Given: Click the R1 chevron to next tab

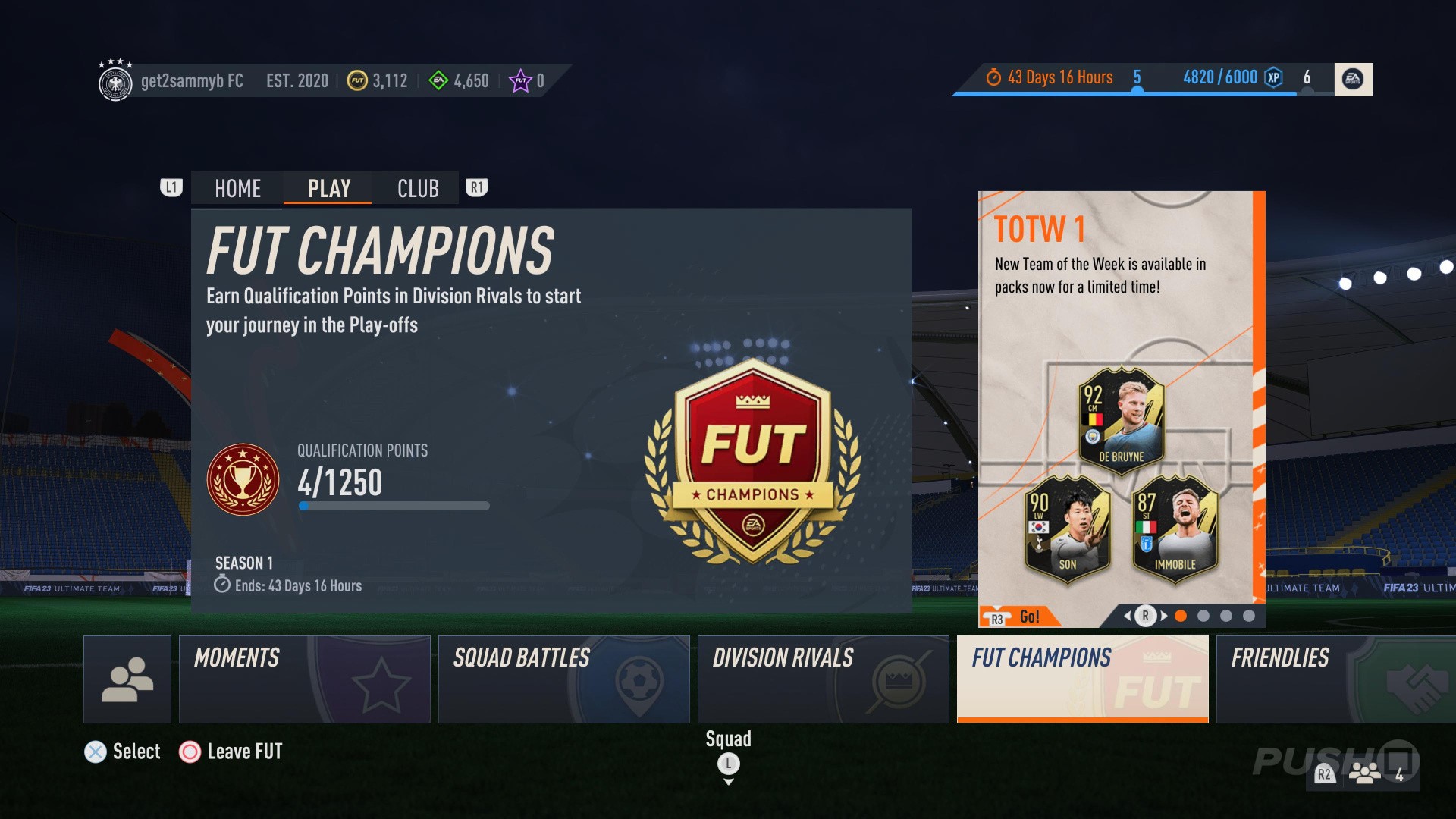Looking at the screenshot, I should (477, 187).
